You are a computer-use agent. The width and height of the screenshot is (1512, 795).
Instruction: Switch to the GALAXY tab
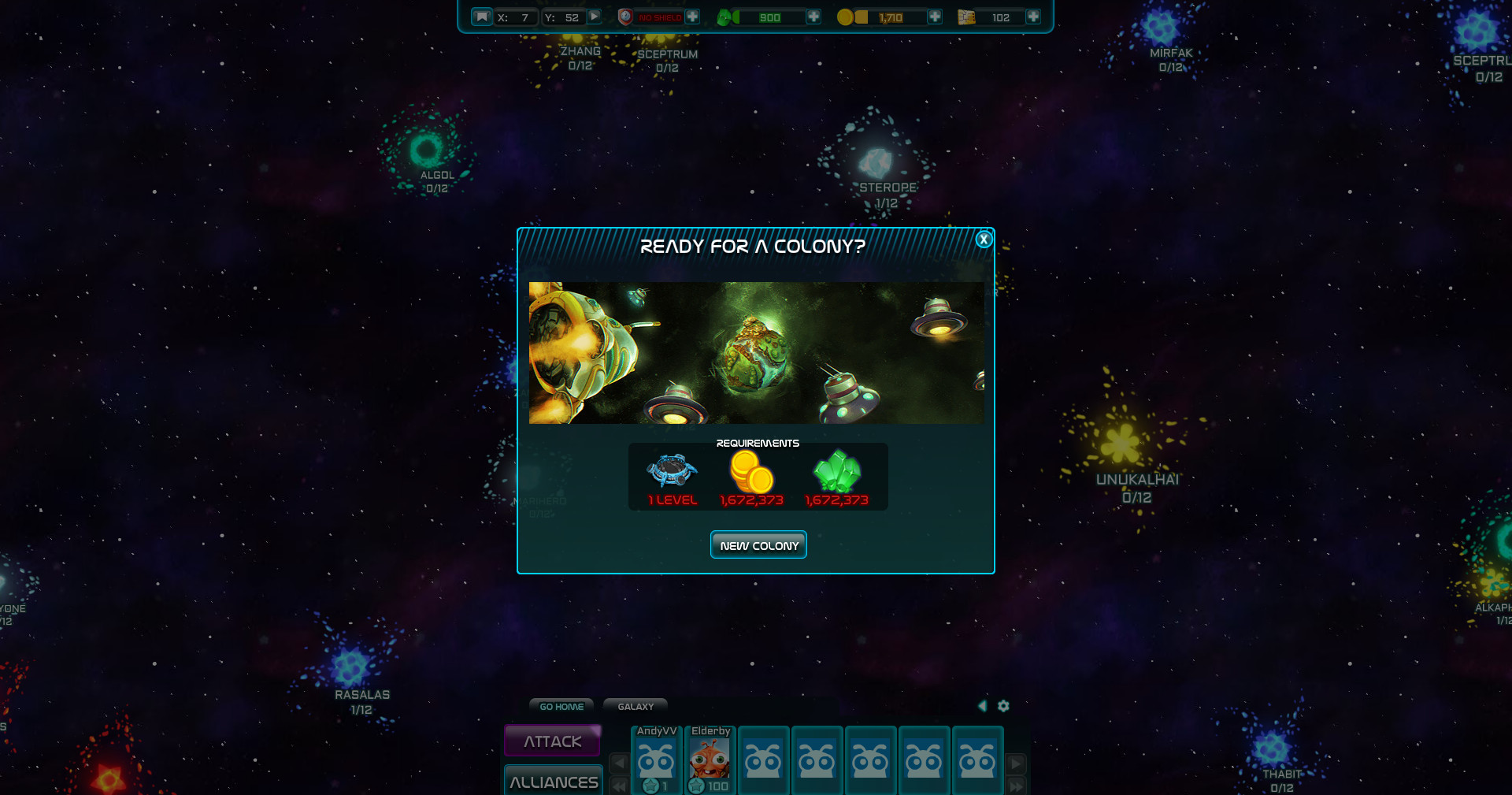click(x=635, y=707)
